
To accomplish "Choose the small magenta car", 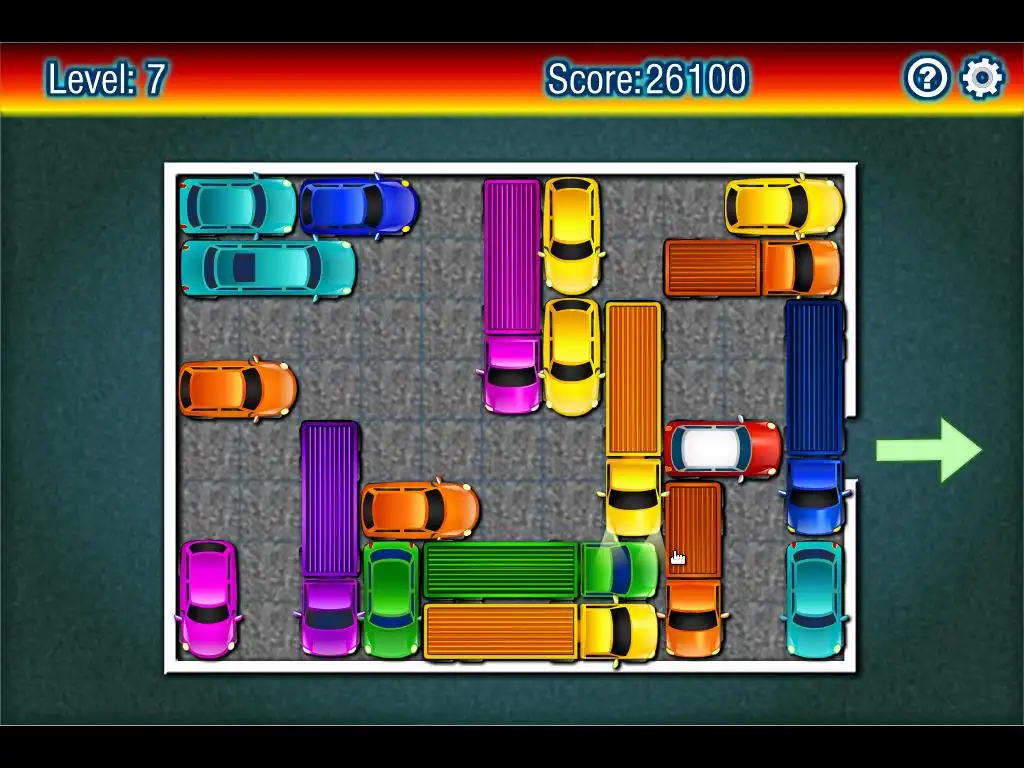I will pyautogui.click(x=208, y=598).
